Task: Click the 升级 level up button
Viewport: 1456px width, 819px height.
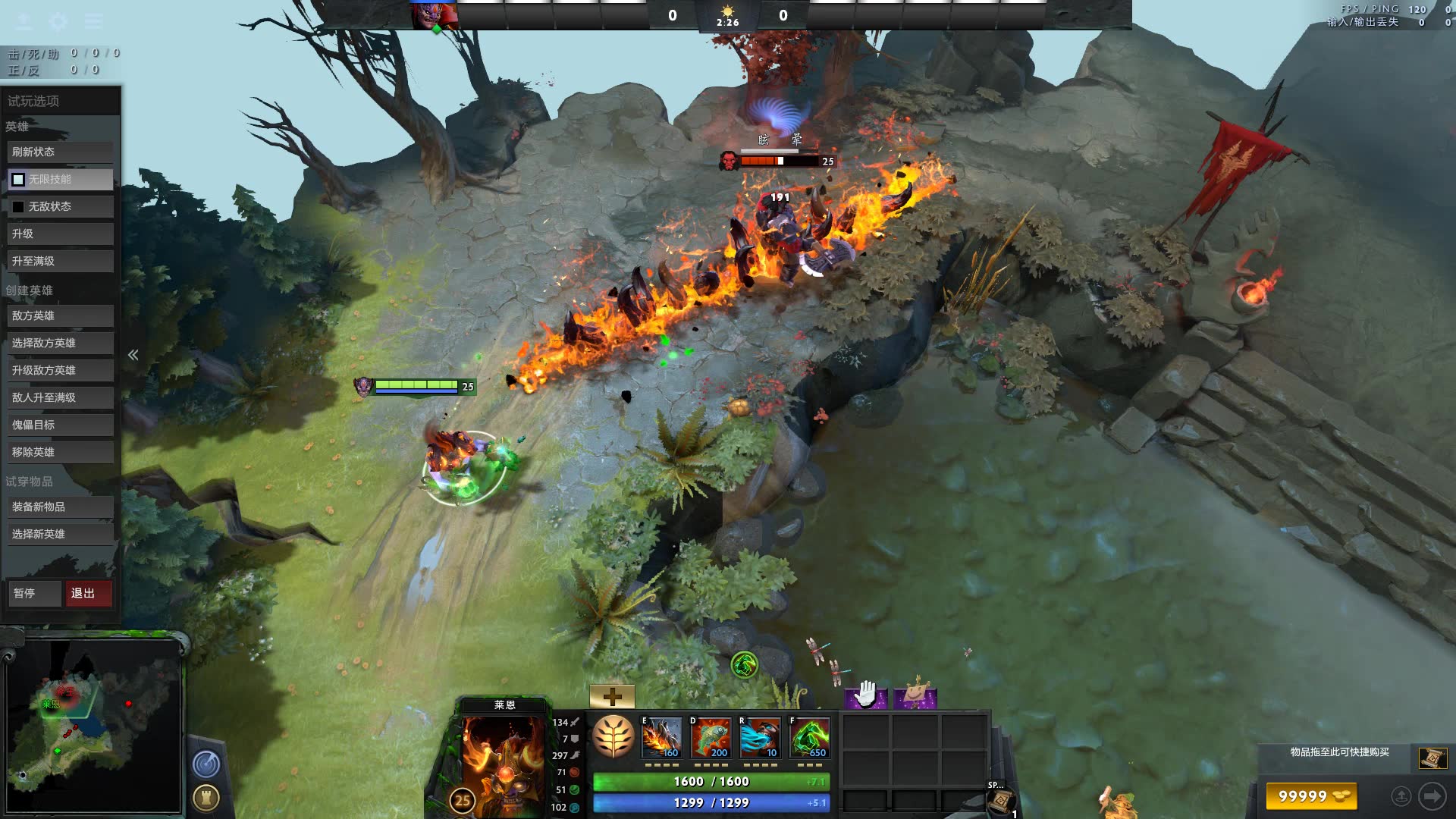Action: tap(61, 234)
